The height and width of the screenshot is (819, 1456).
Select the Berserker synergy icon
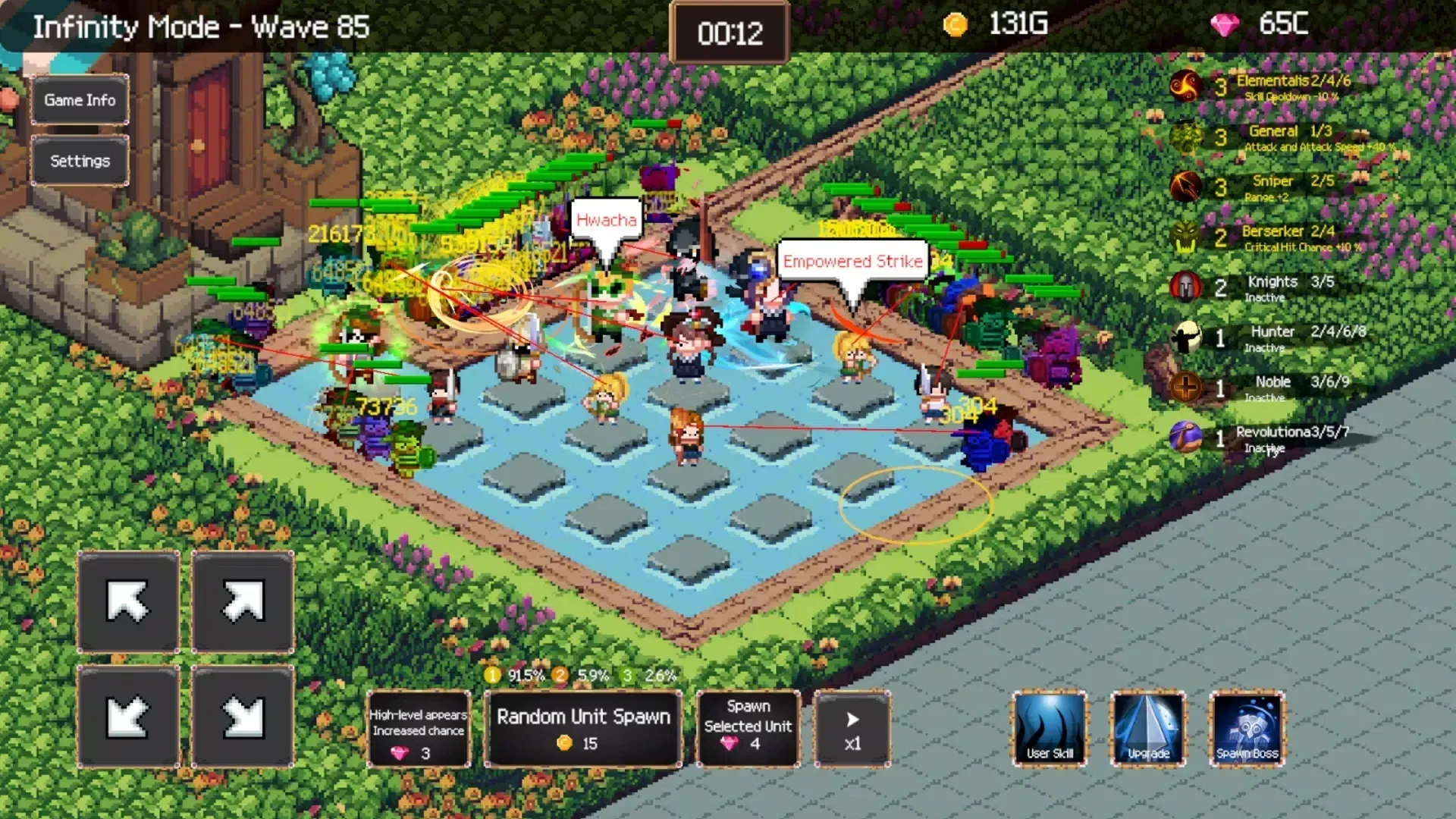(1185, 237)
